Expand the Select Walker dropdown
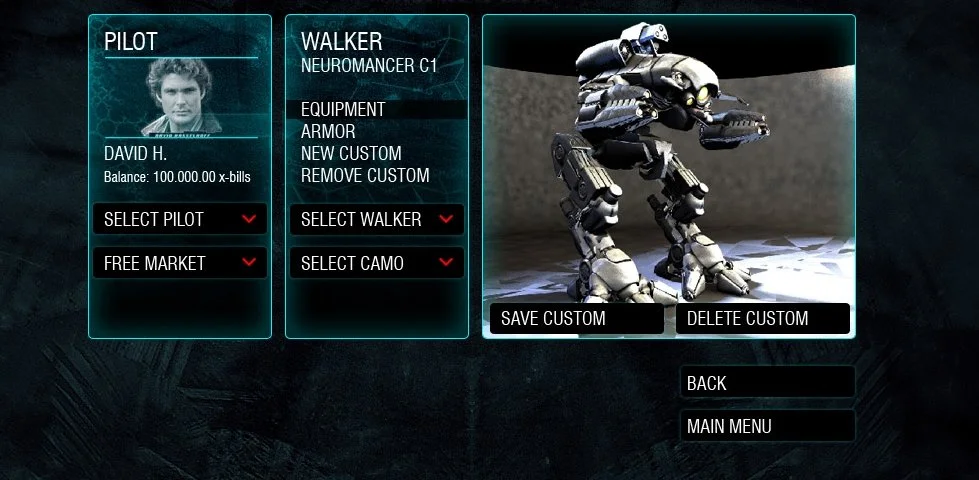Image resolution: width=979 pixels, height=480 pixels. [377, 219]
